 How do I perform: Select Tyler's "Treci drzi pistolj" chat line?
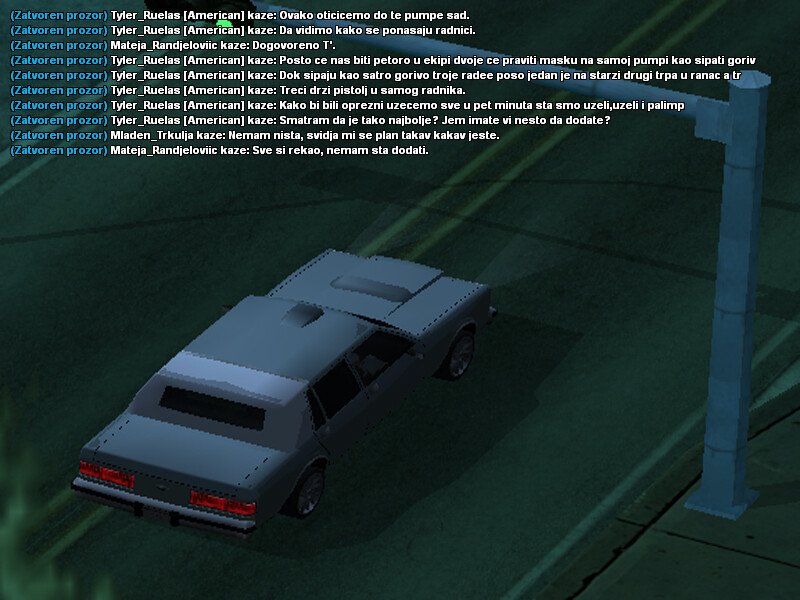click(238, 90)
